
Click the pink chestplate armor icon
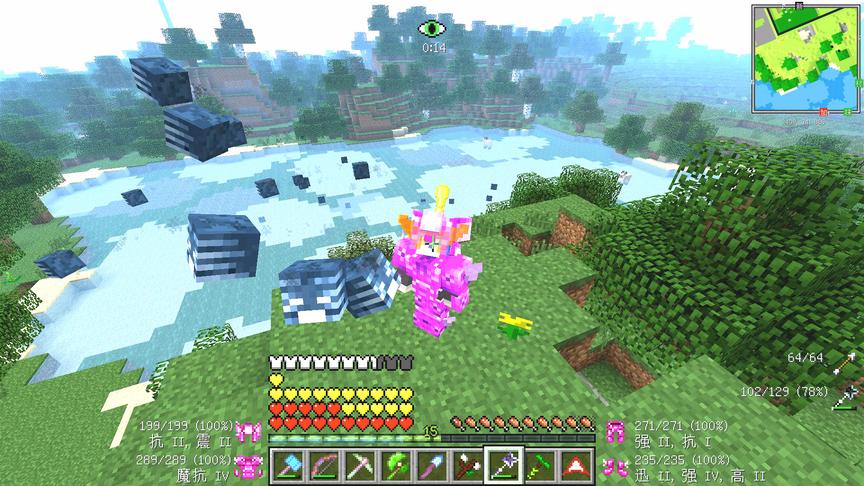pyautogui.click(x=247, y=465)
